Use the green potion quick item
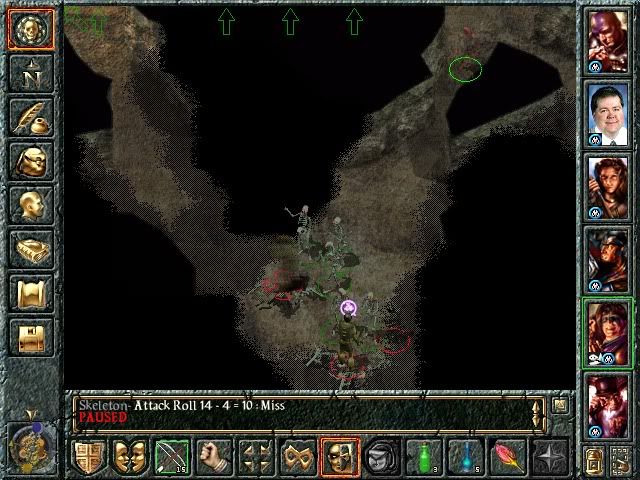This screenshot has height=480, width=640. click(423, 456)
